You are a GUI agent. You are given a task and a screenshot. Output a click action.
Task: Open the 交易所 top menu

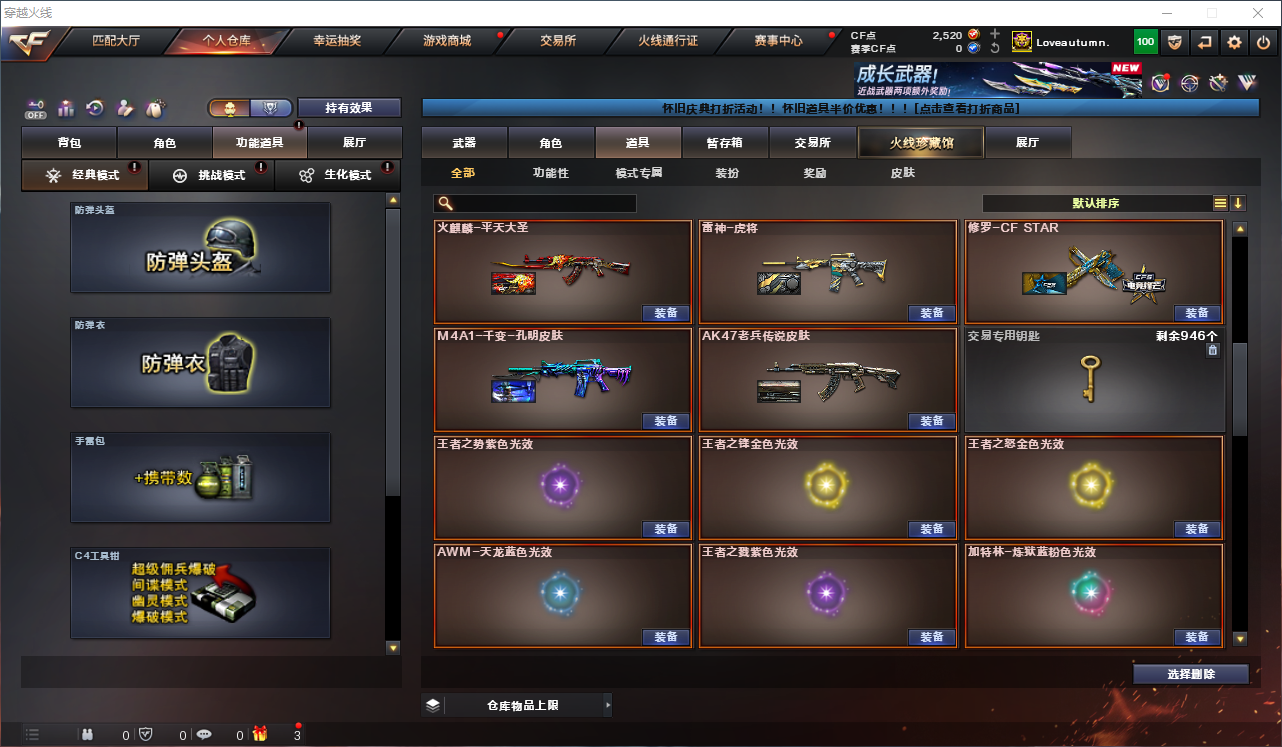click(557, 41)
